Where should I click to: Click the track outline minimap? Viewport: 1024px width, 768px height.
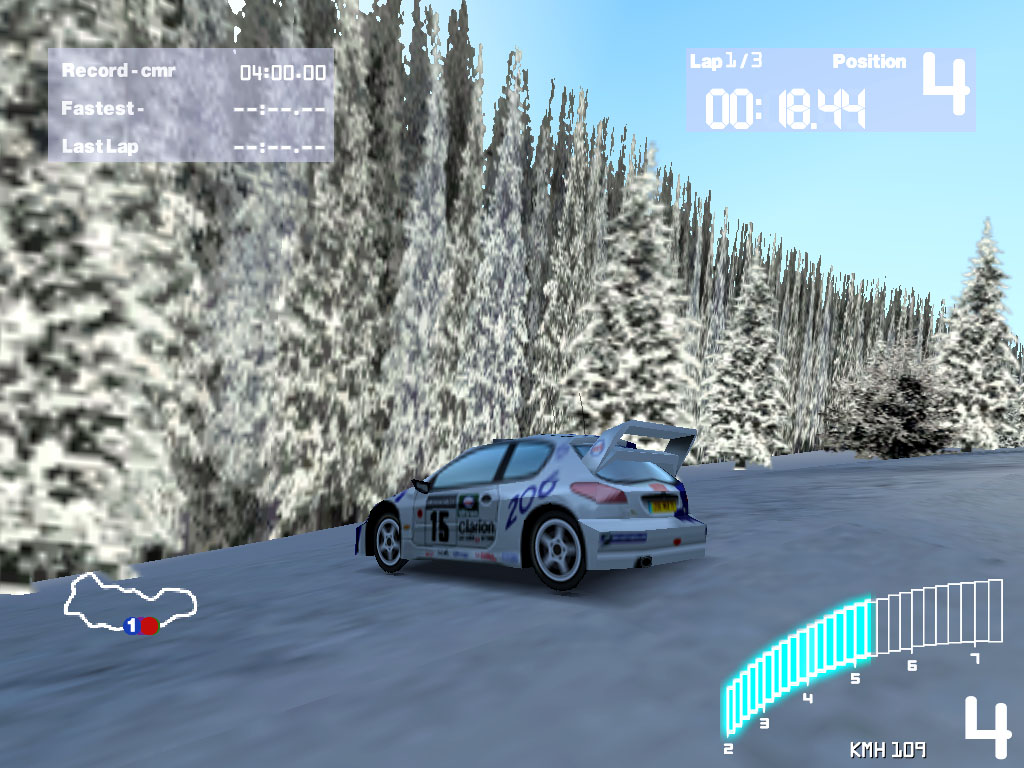pyautogui.click(x=130, y=601)
